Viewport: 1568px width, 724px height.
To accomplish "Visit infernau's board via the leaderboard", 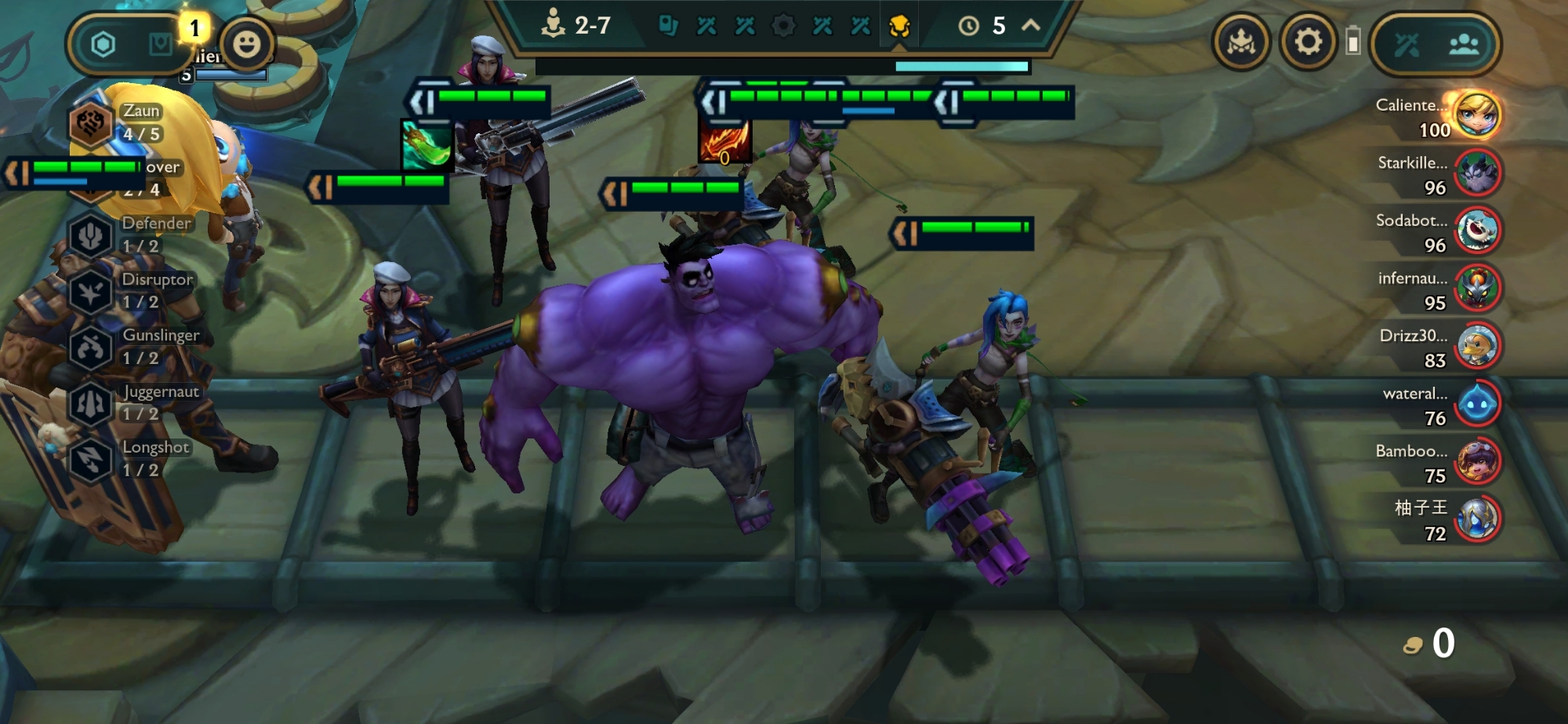I will pos(1477,289).
